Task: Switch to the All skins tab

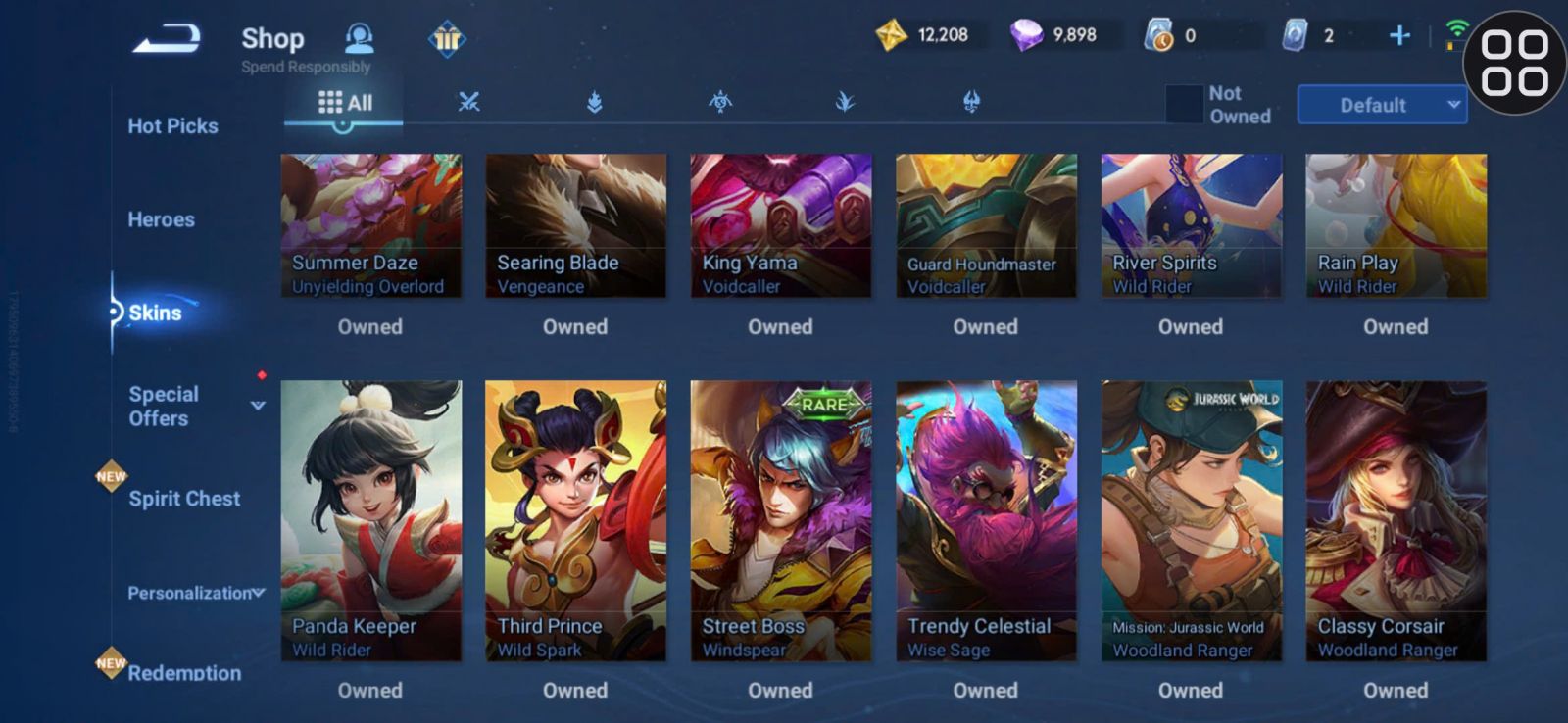Action: pyautogui.click(x=345, y=103)
